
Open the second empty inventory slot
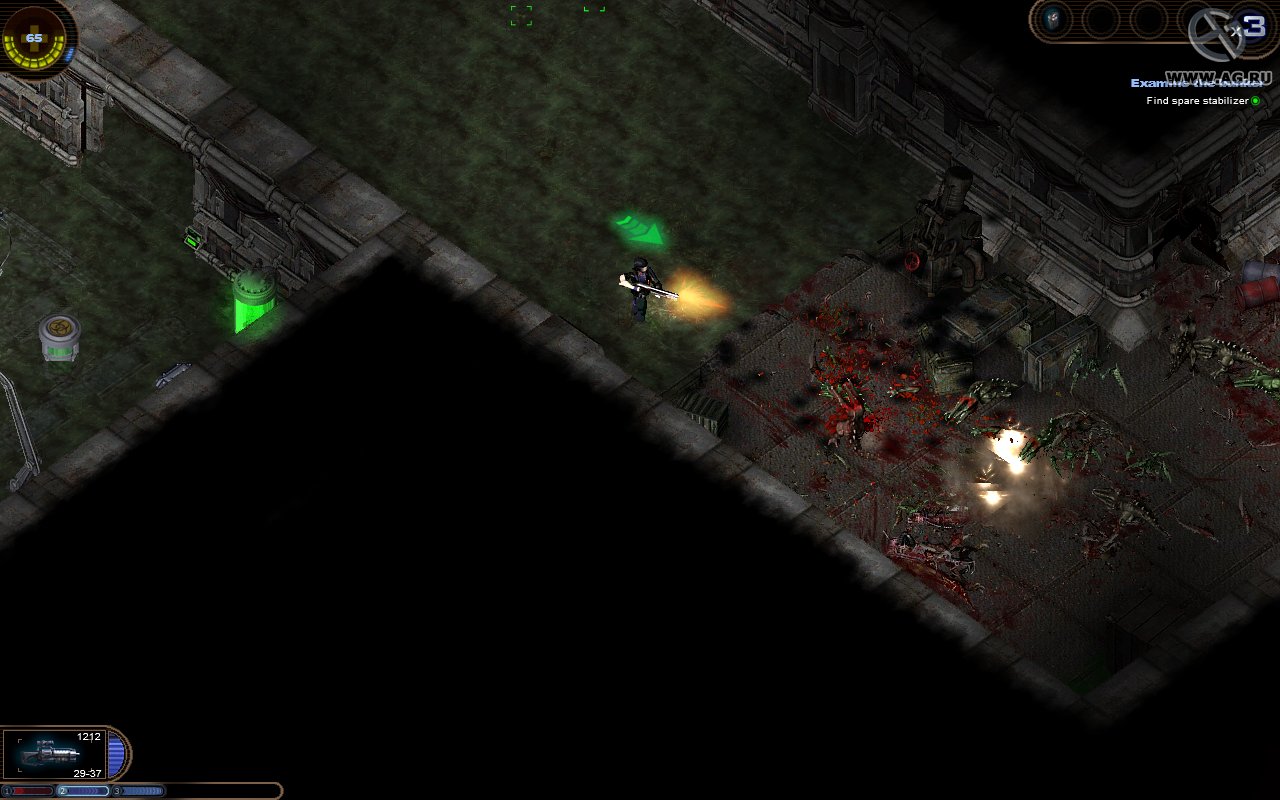1098,18
